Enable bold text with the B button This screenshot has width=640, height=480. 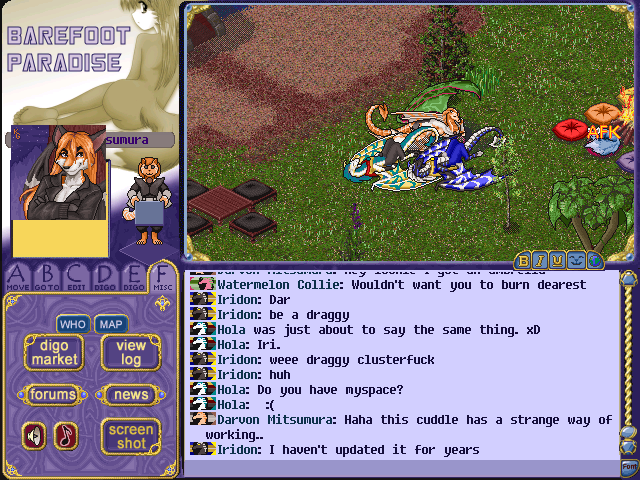coord(524,261)
